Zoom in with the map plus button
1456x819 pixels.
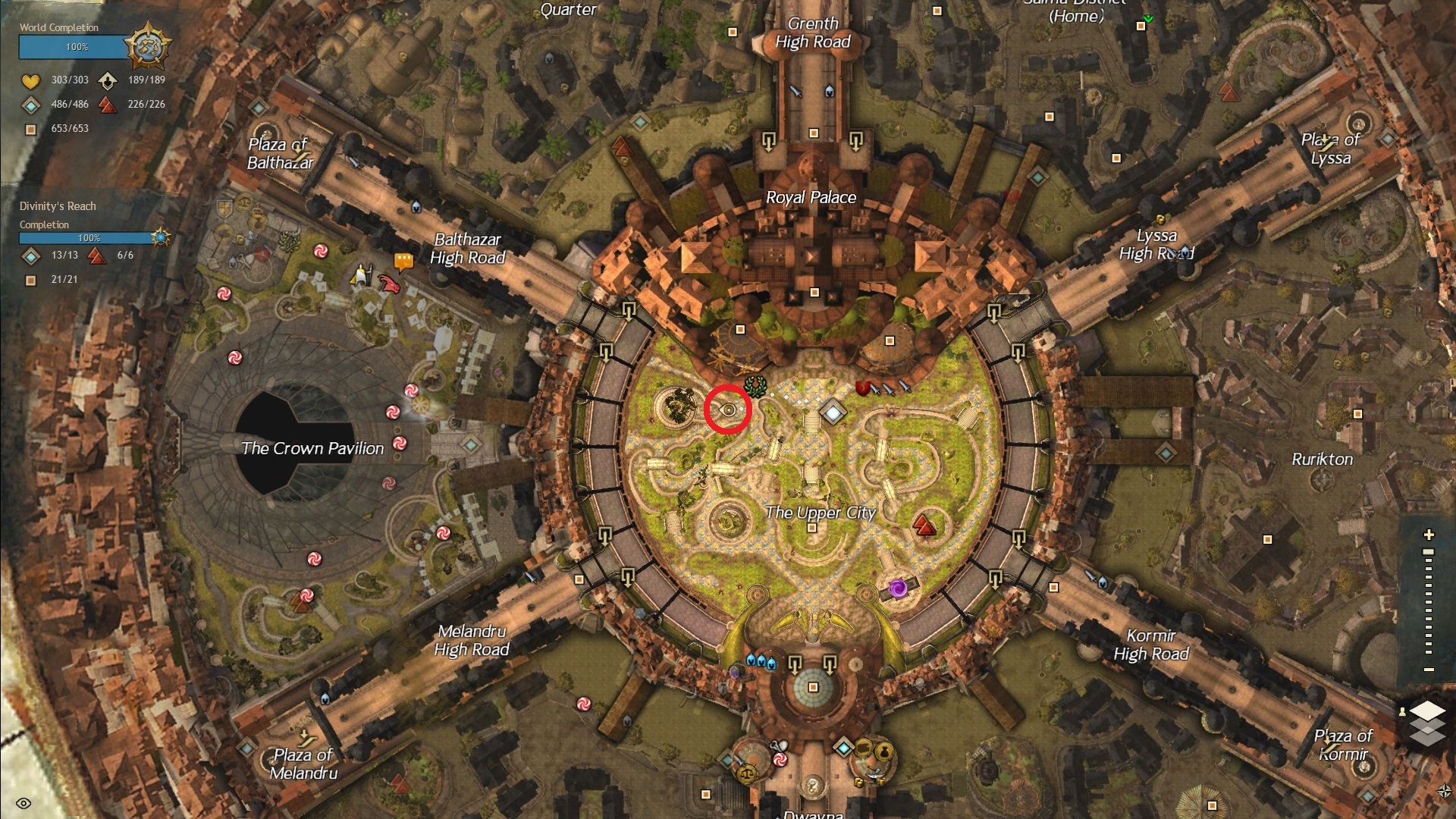1429,535
